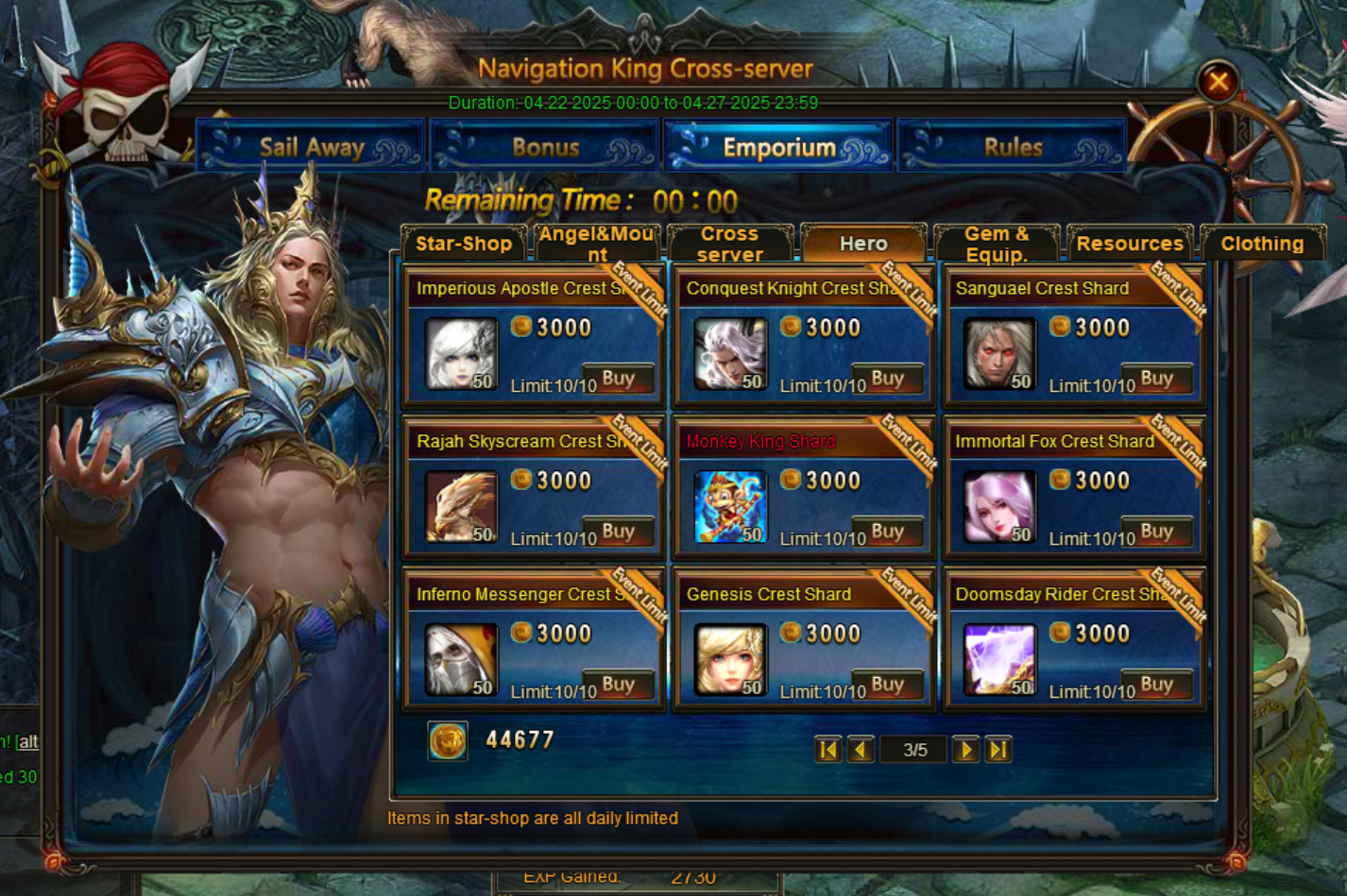Image resolution: width=1347 pixels, height=896 pixels.
Task: Select the Immortal Fox shard icon
Action: [x=998, y=508]
